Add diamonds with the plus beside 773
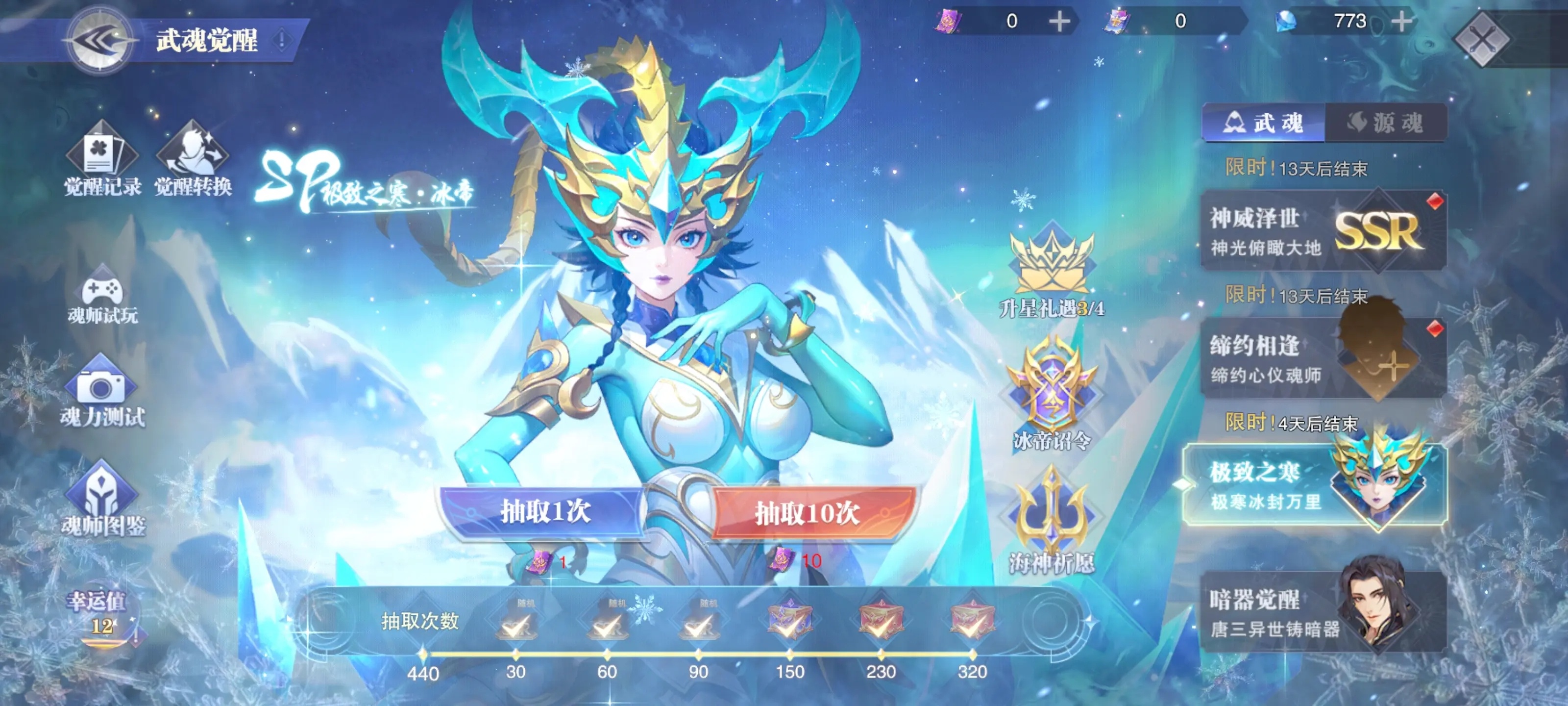The height and width of the screenshot is (706, 1568). [x=1401, y=22]
